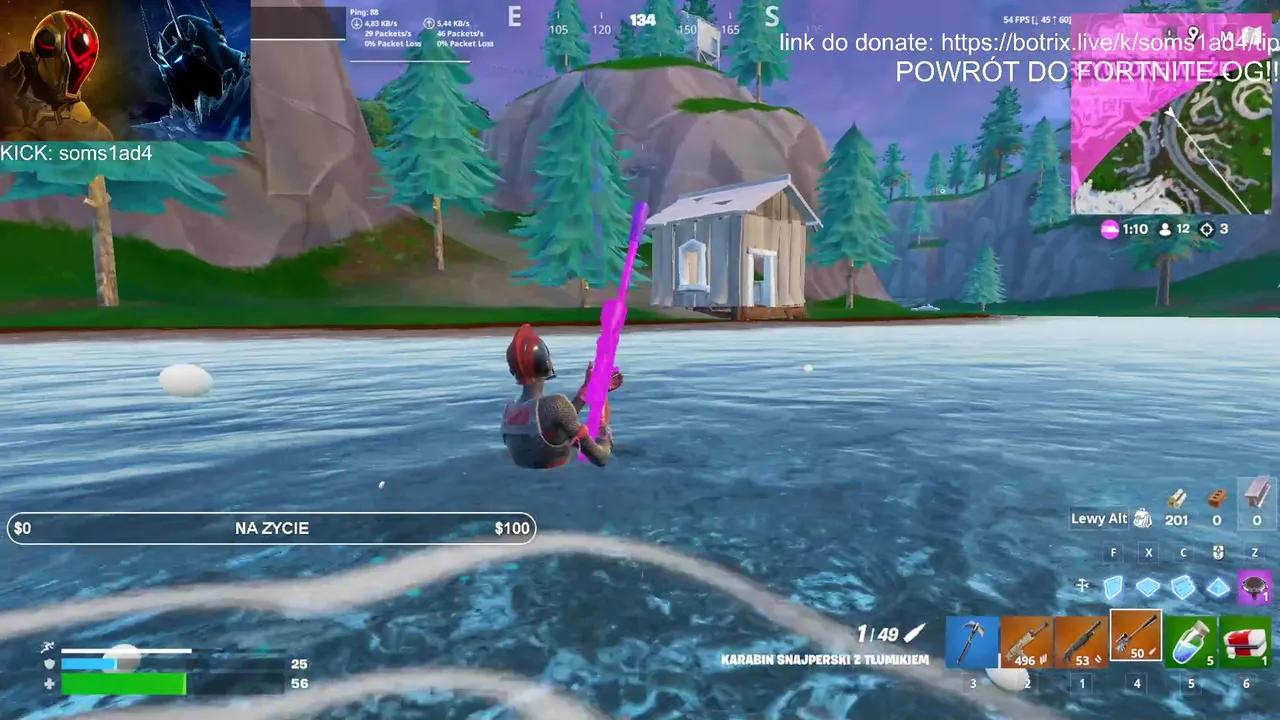1280x720 pixels.
Task: Select the campfire trap slot
Action: click(x=1253, y=588)
